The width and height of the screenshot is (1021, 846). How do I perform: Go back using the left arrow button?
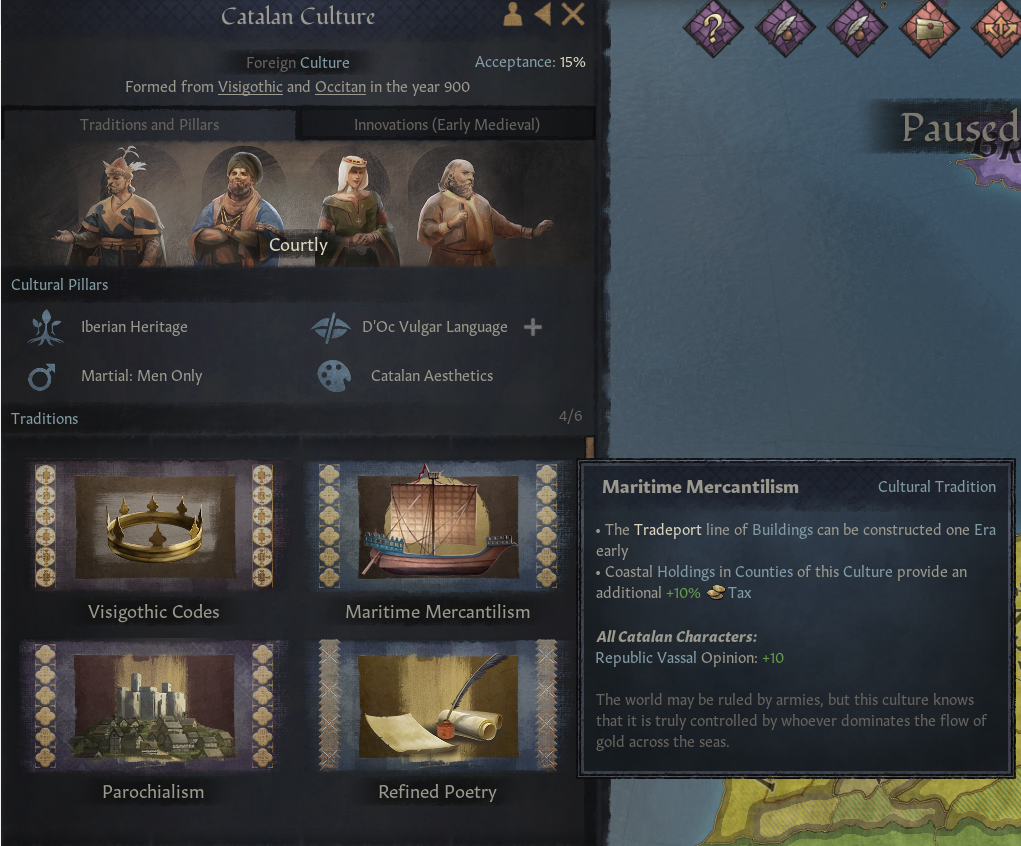pos(542,14)
